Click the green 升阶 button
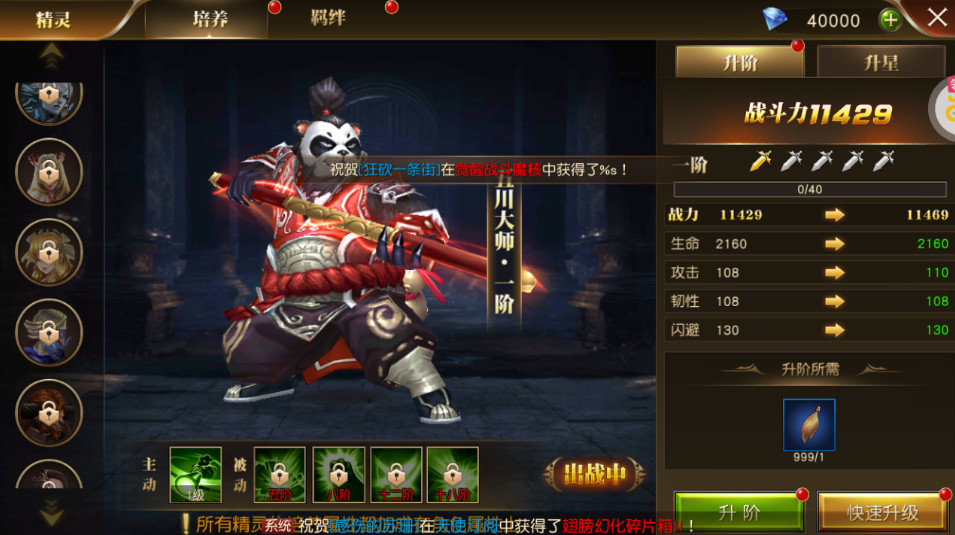The height and width of the screenshot is (535, 955). [739, 512]
